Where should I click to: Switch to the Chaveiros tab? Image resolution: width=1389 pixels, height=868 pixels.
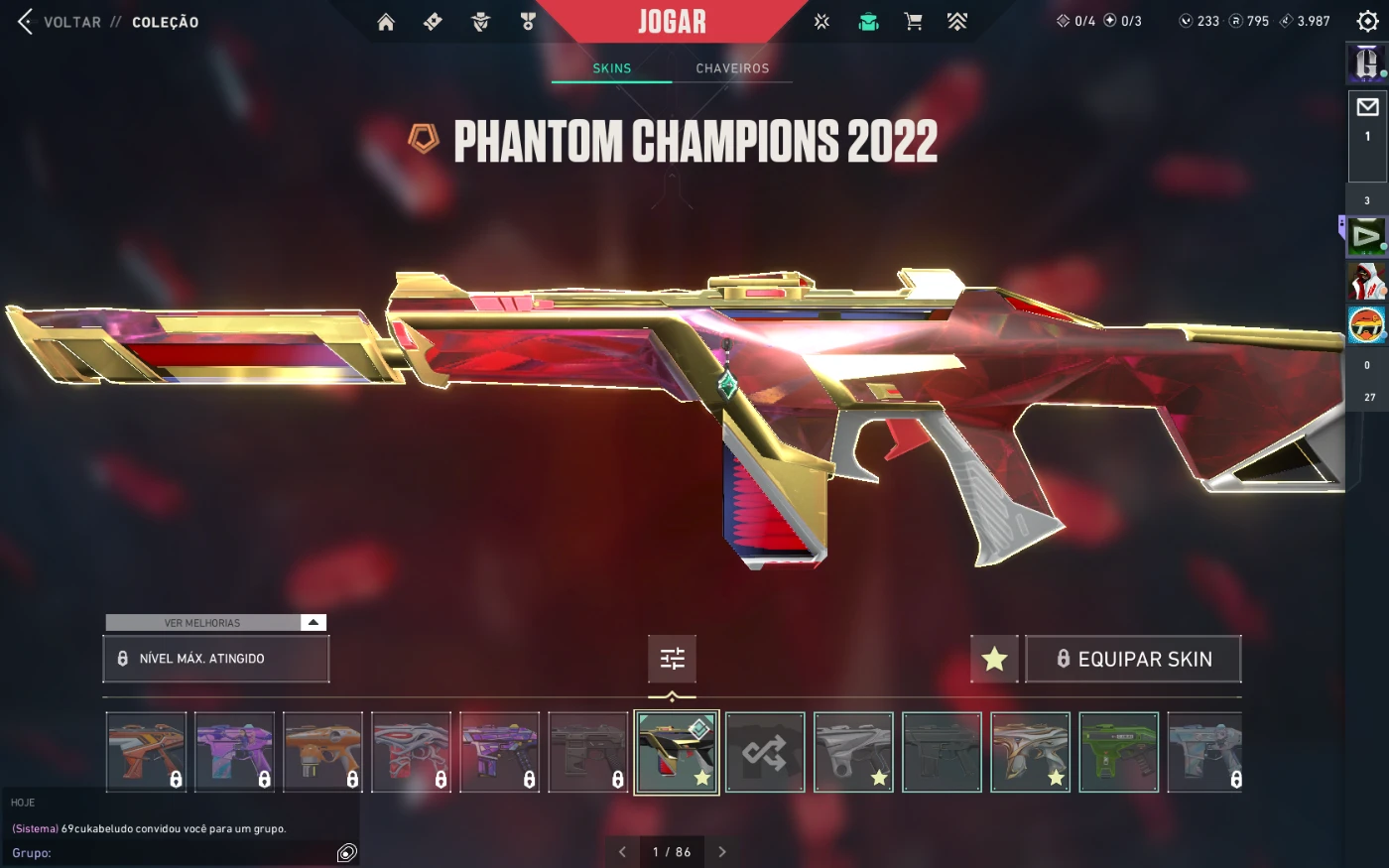point(732,68)
